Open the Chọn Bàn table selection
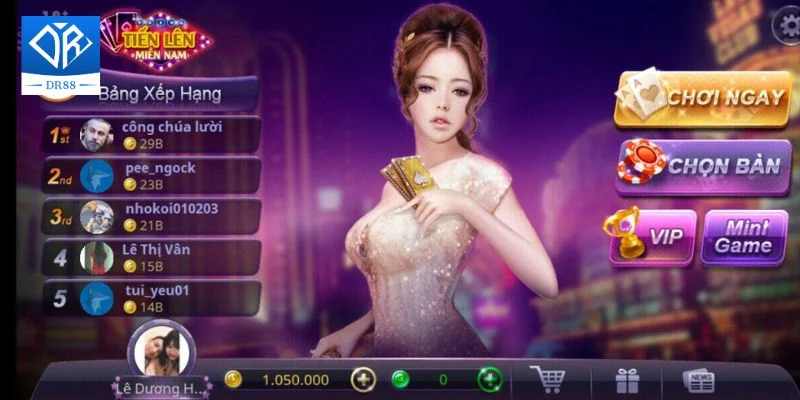The height and width of the screenshot is (400, 800). [703, 166]
